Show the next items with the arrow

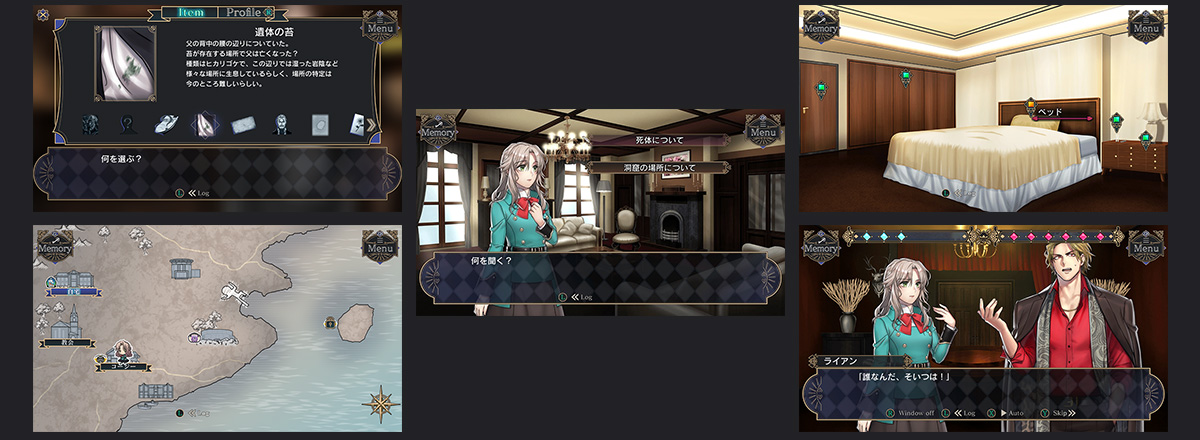(372, 124)
